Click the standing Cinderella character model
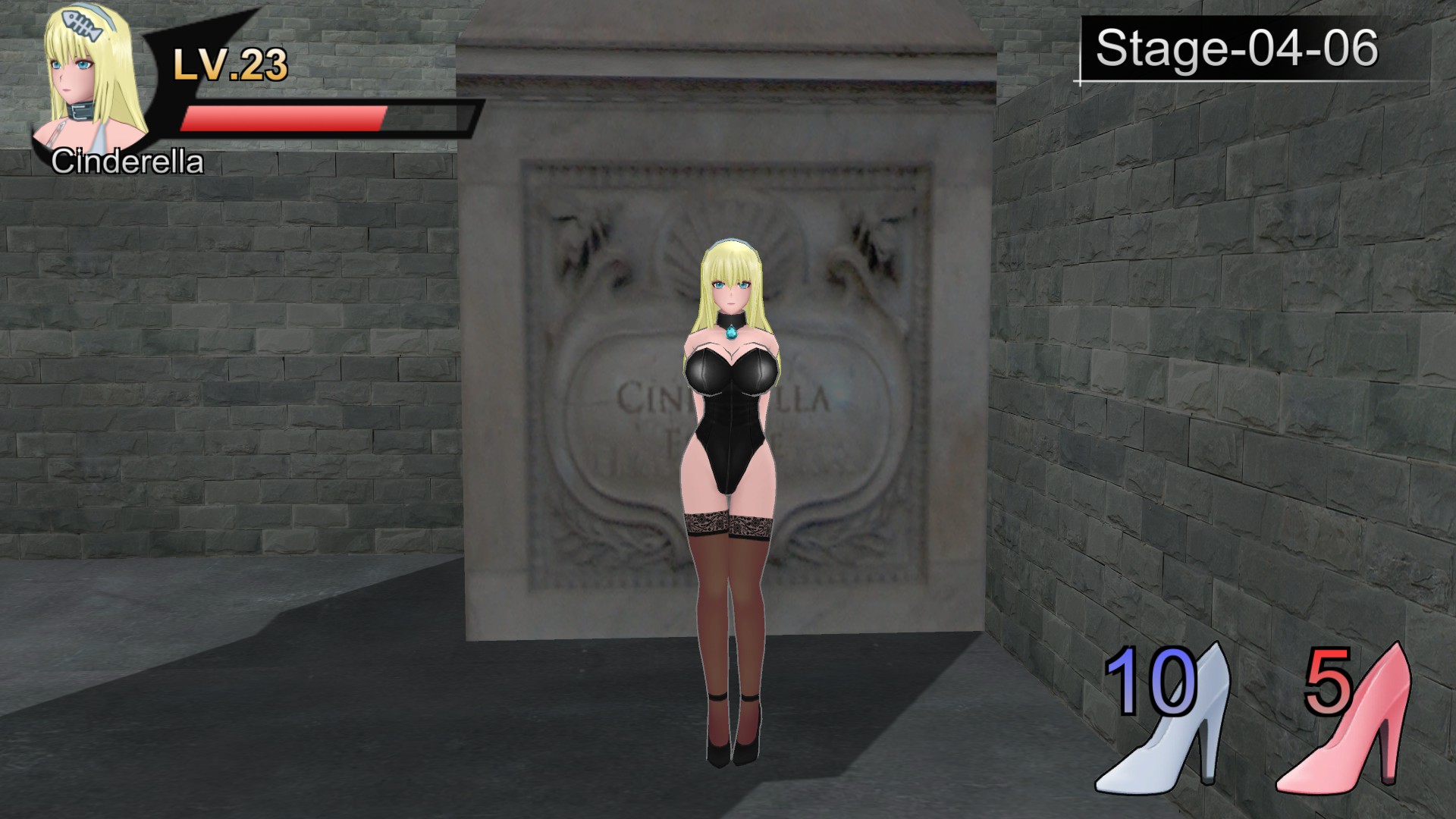This screenshot has width=1456, height=819. coord(730,493)
